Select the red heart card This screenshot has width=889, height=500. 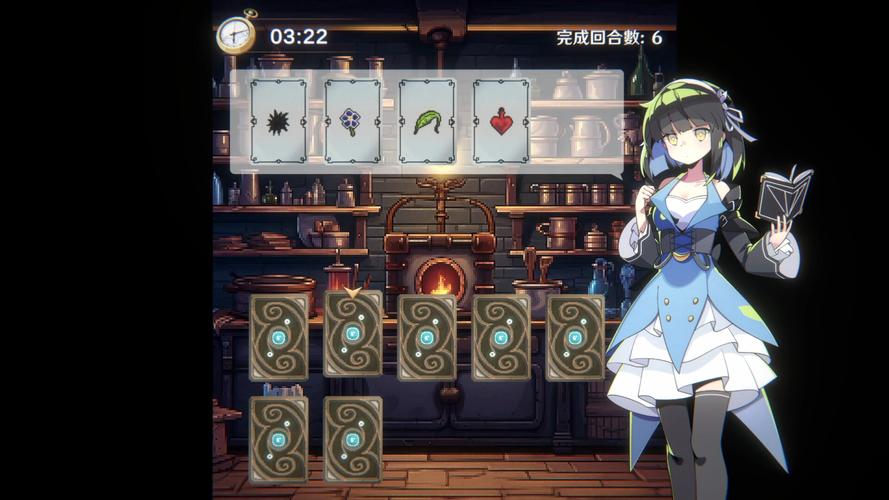point(501,121)
